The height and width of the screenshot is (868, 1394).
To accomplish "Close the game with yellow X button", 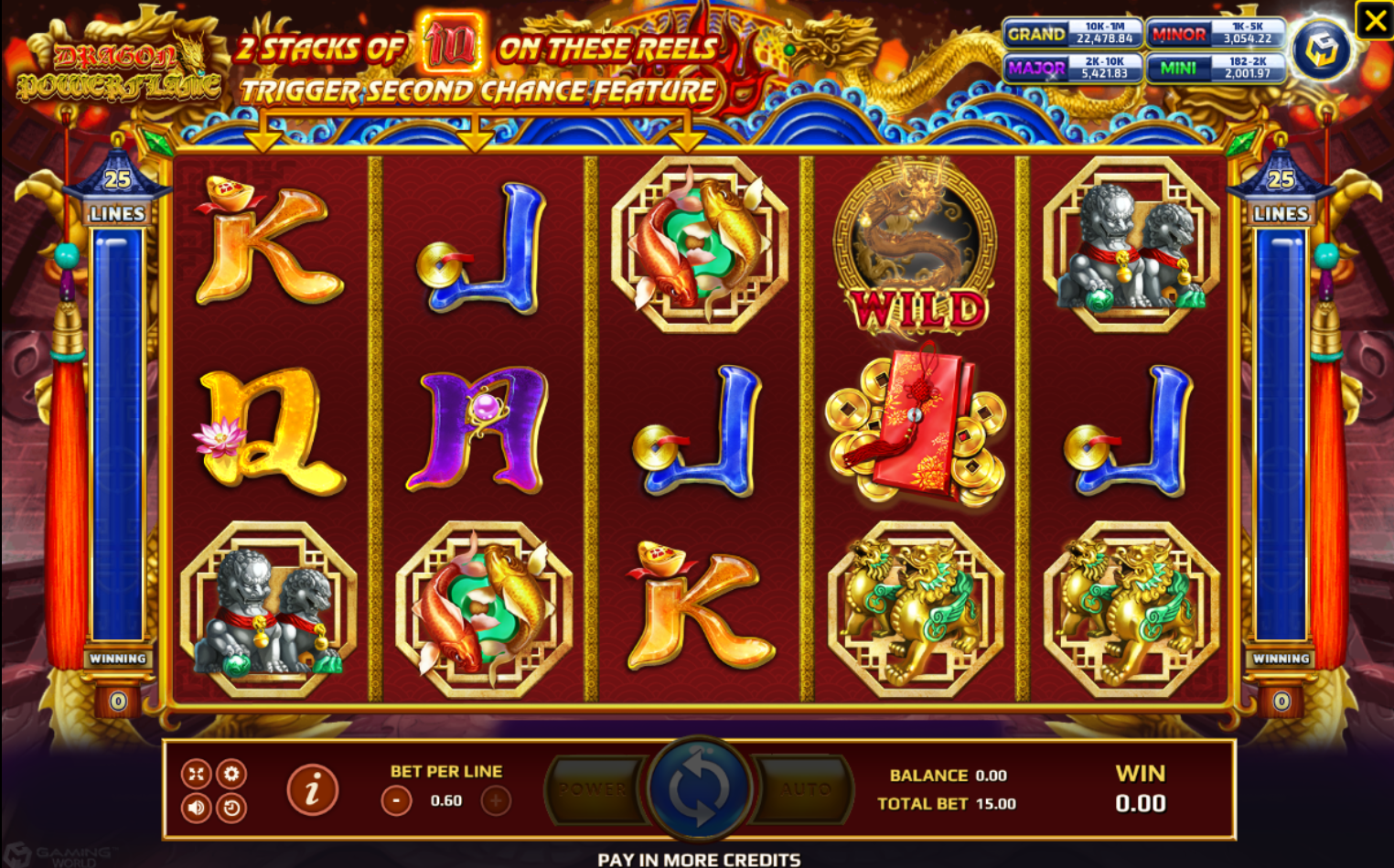I will (x=1375, y=19).
